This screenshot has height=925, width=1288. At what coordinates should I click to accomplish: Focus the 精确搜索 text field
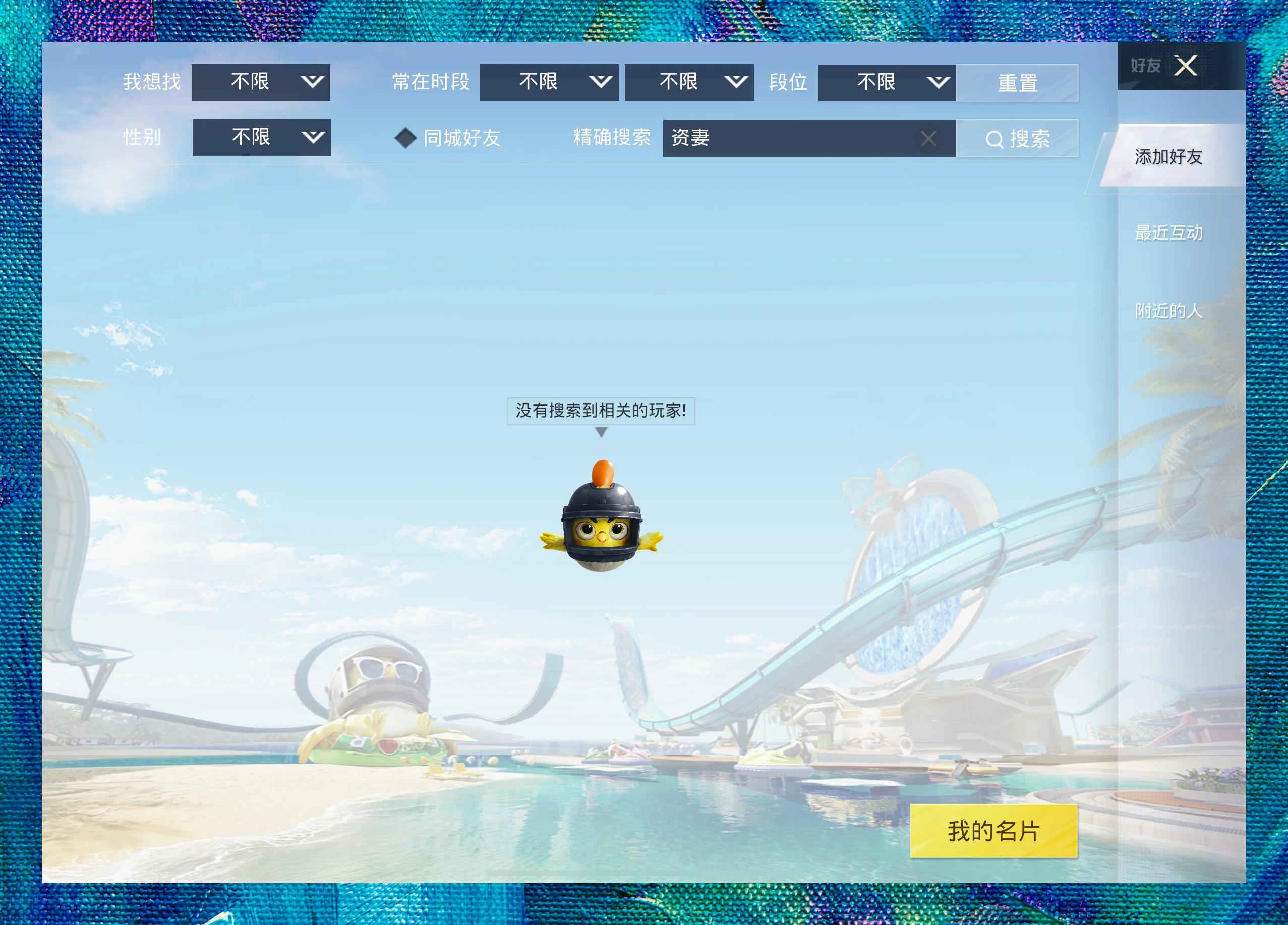tap(789, 138)
